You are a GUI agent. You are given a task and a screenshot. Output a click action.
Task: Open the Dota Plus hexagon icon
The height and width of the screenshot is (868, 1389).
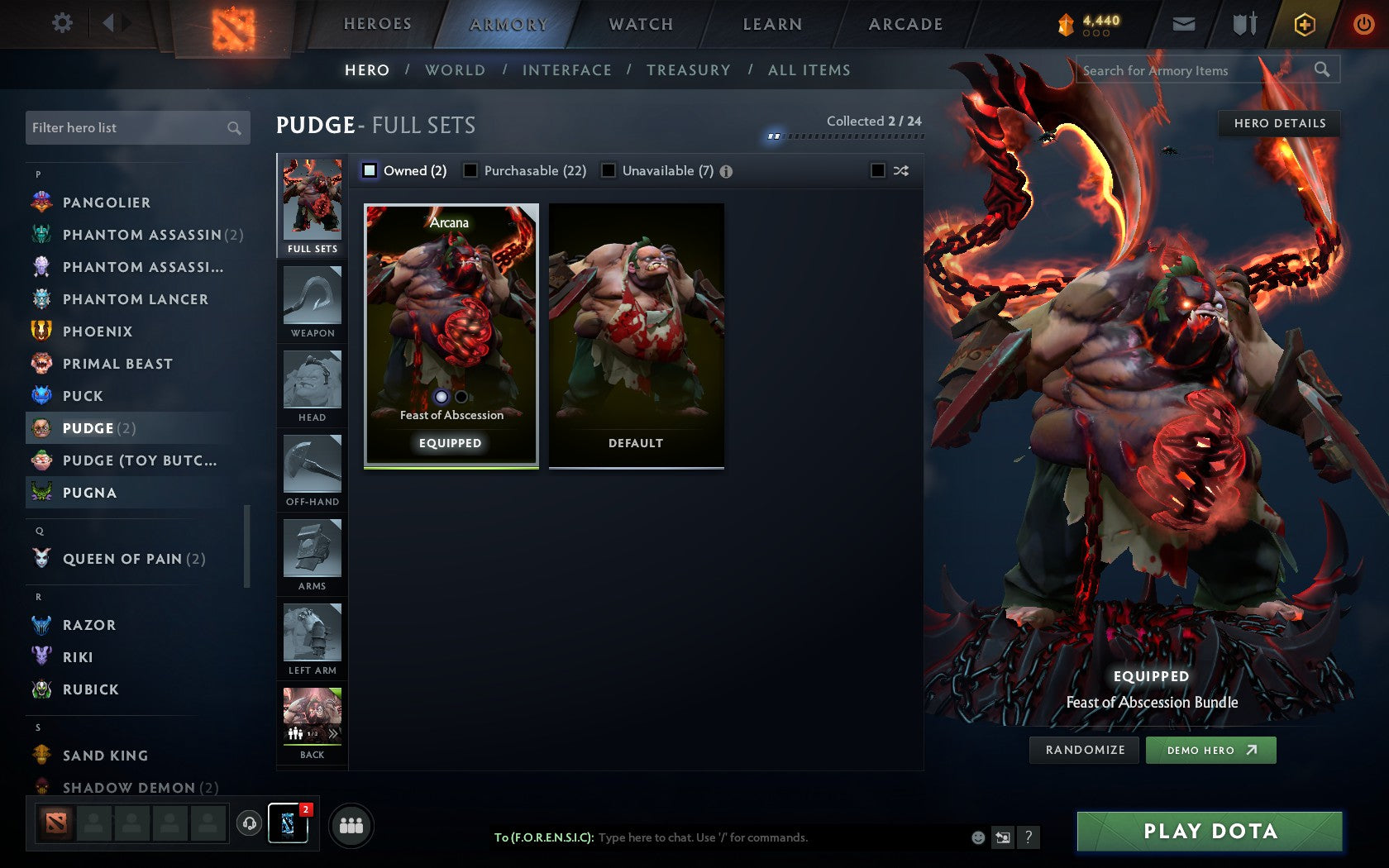tap(1305, 24)
